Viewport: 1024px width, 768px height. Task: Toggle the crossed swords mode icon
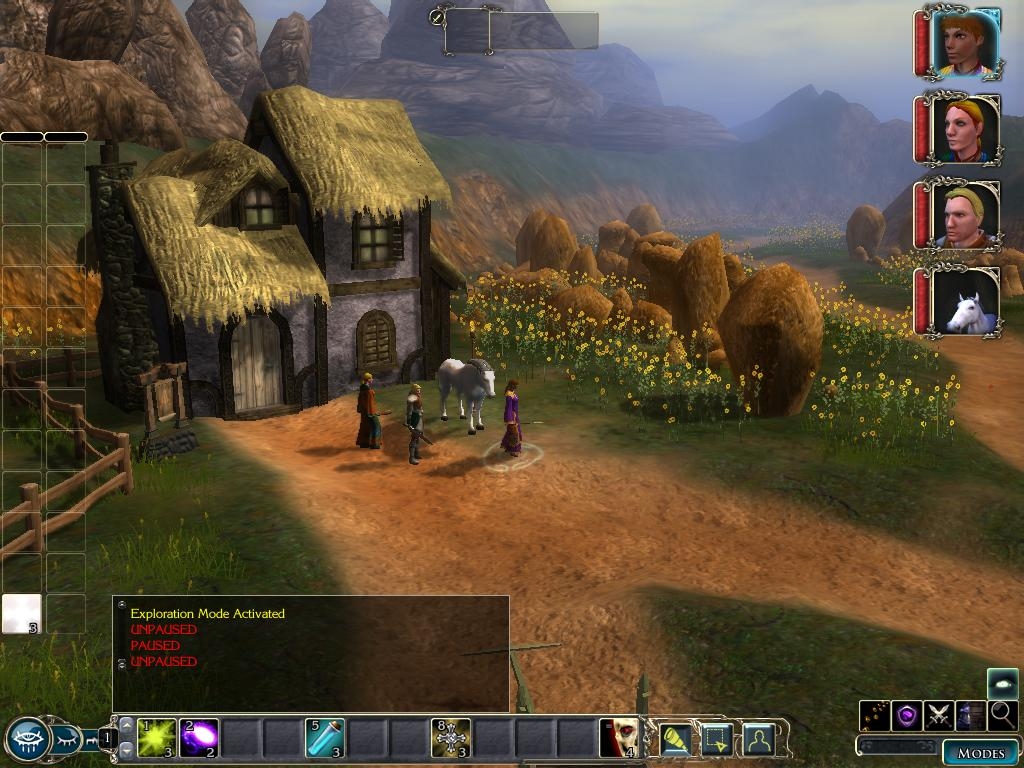[x=939, y=715]
